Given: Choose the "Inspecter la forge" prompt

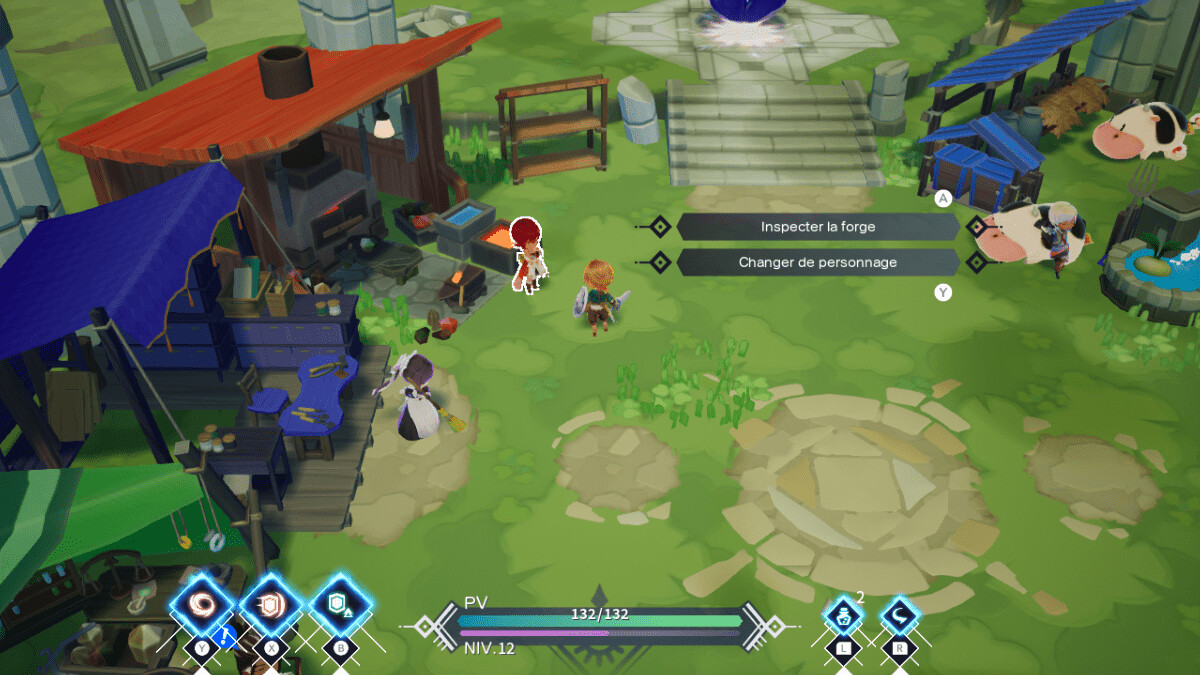Looking at the screenshot, I should [x=817, y=227].
